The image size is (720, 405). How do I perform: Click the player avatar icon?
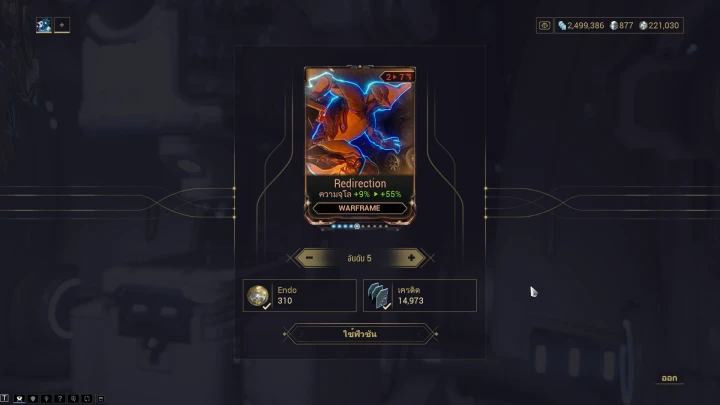tap(44, 25)
